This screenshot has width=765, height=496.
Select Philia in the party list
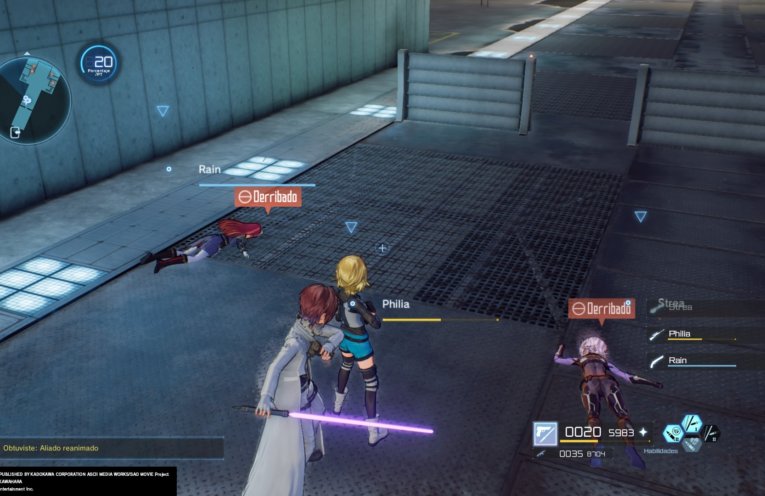point(680,334)
